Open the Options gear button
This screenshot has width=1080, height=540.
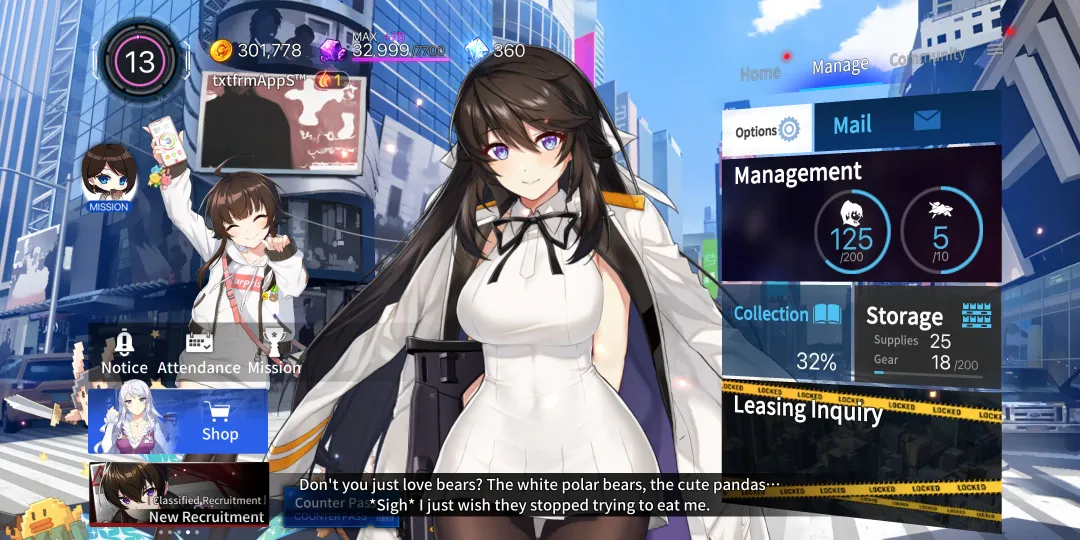[x=767, y=130]
